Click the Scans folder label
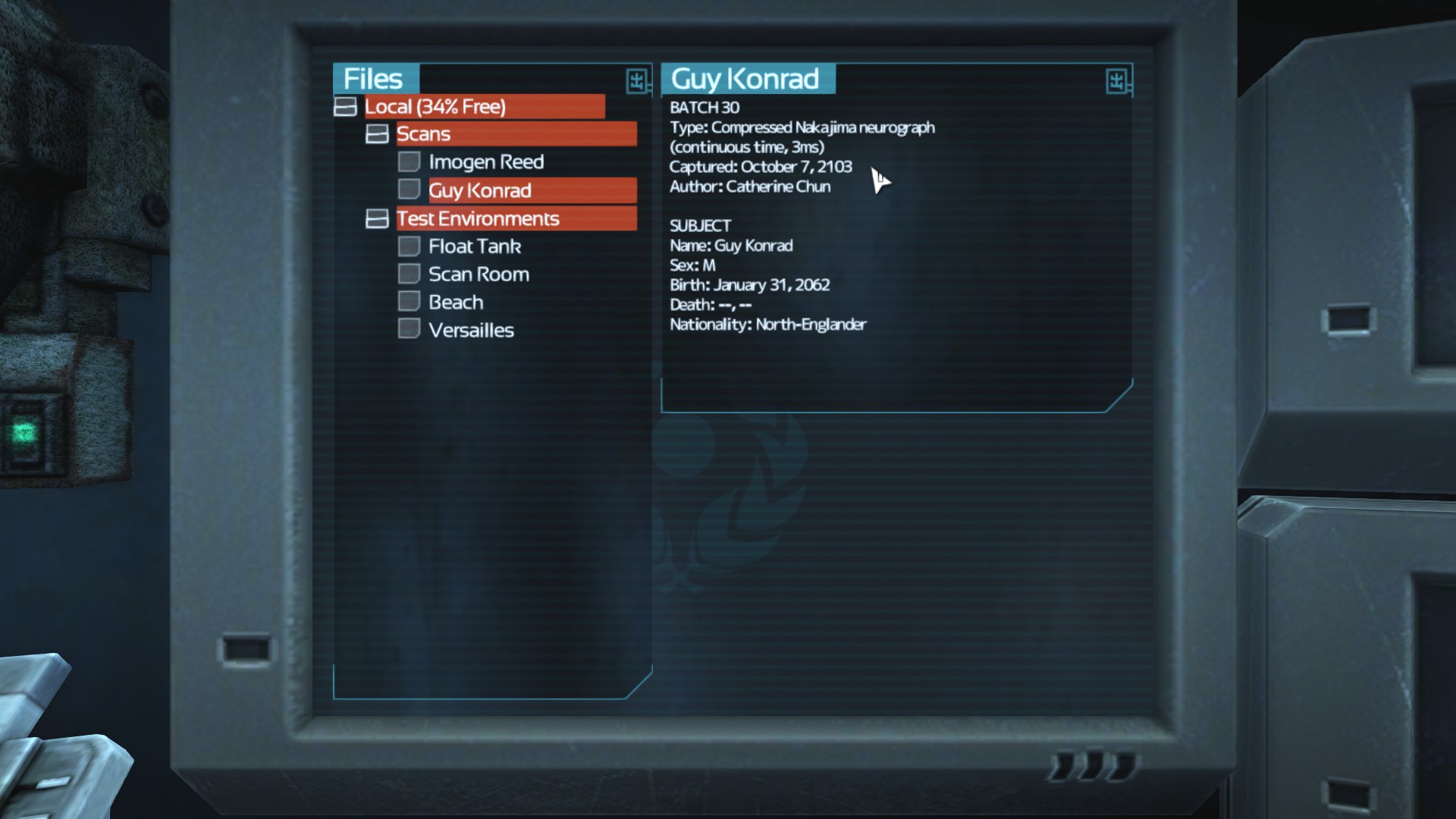This screenshot has width=1456, height=819. pos(423,134)
